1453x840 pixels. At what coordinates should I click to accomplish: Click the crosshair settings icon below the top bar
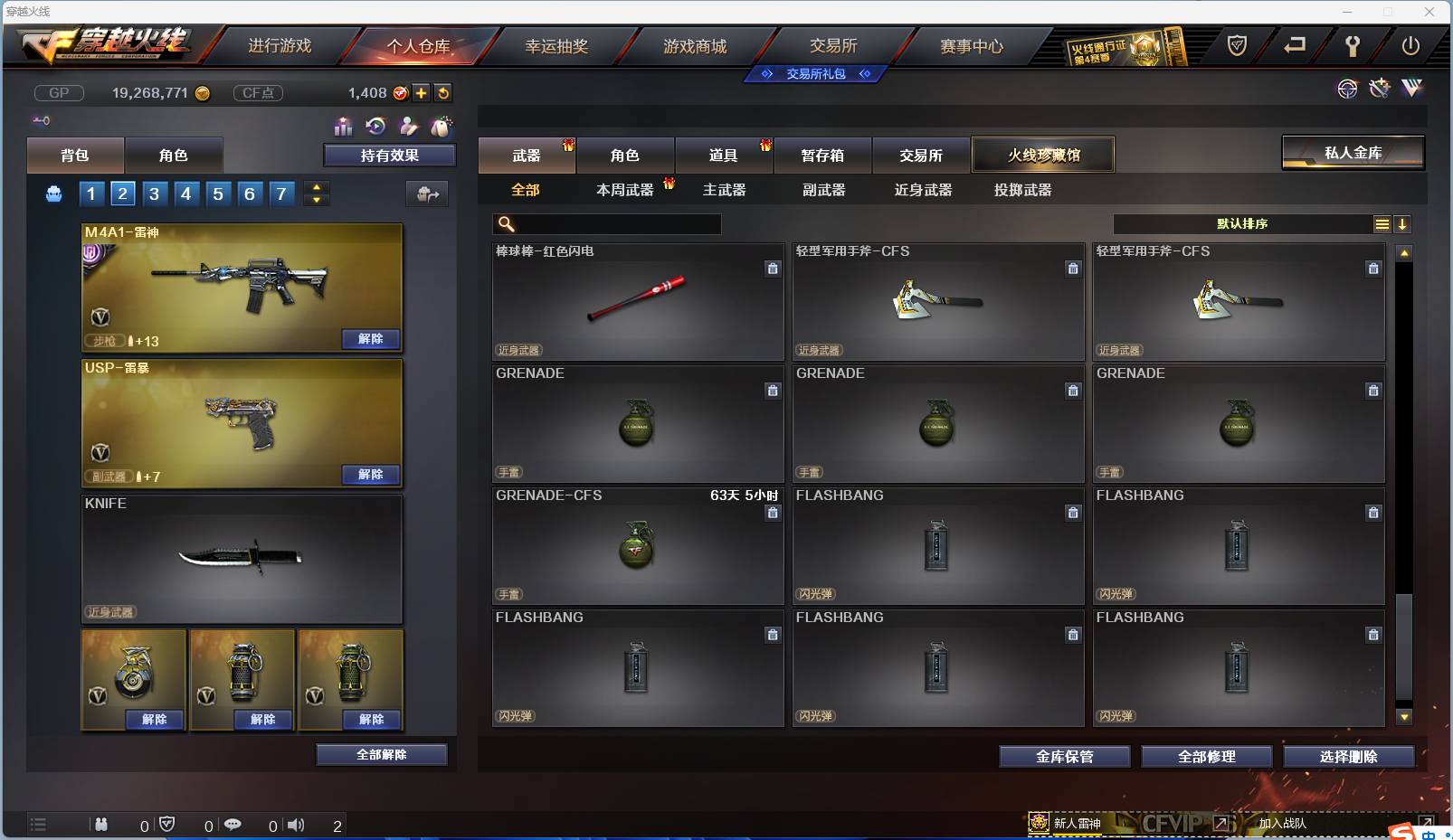(1348, 89)
